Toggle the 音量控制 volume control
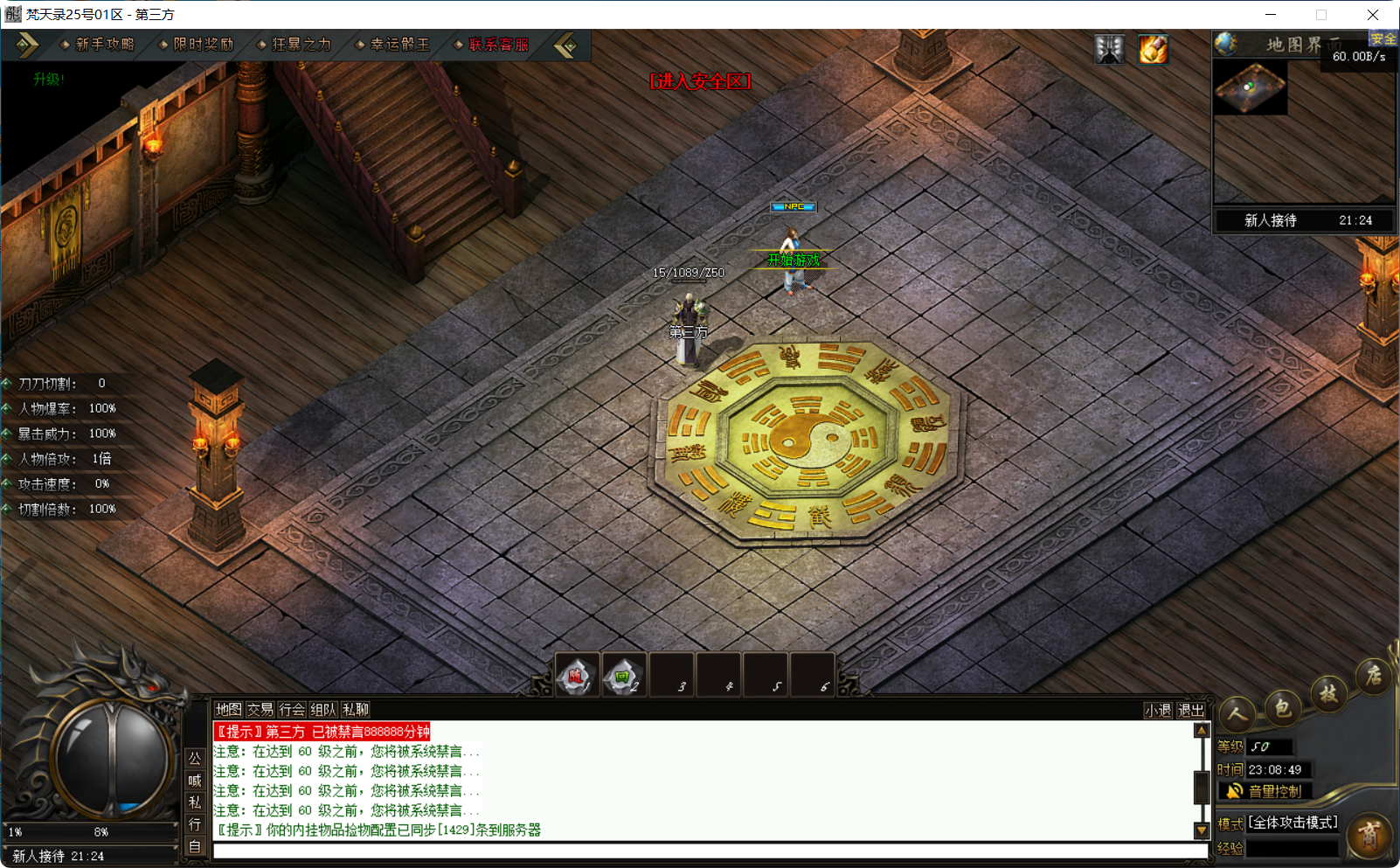1400x868 pixels. 1265,791
